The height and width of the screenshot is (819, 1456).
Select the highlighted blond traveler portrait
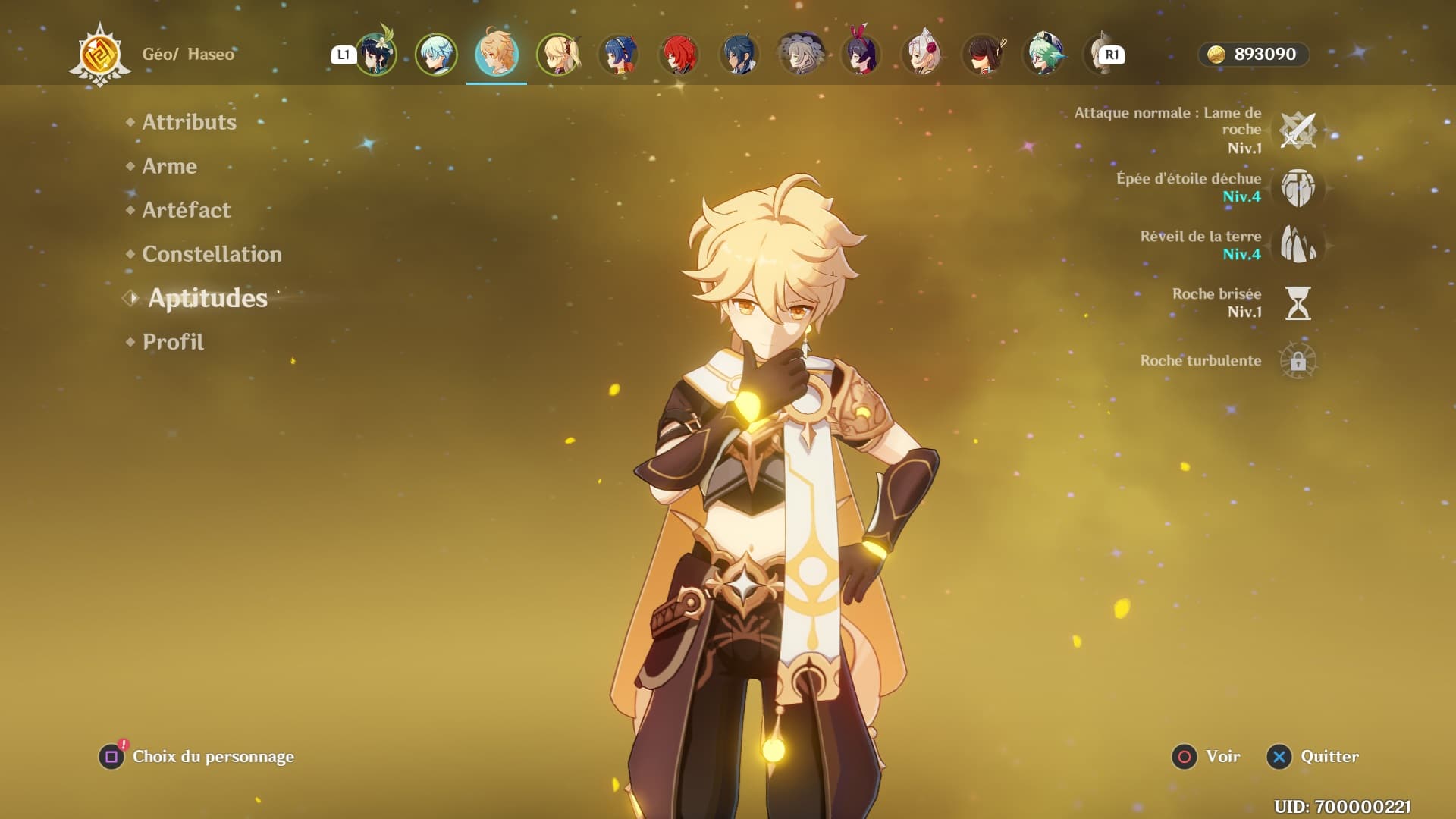(x=497, y=55)
